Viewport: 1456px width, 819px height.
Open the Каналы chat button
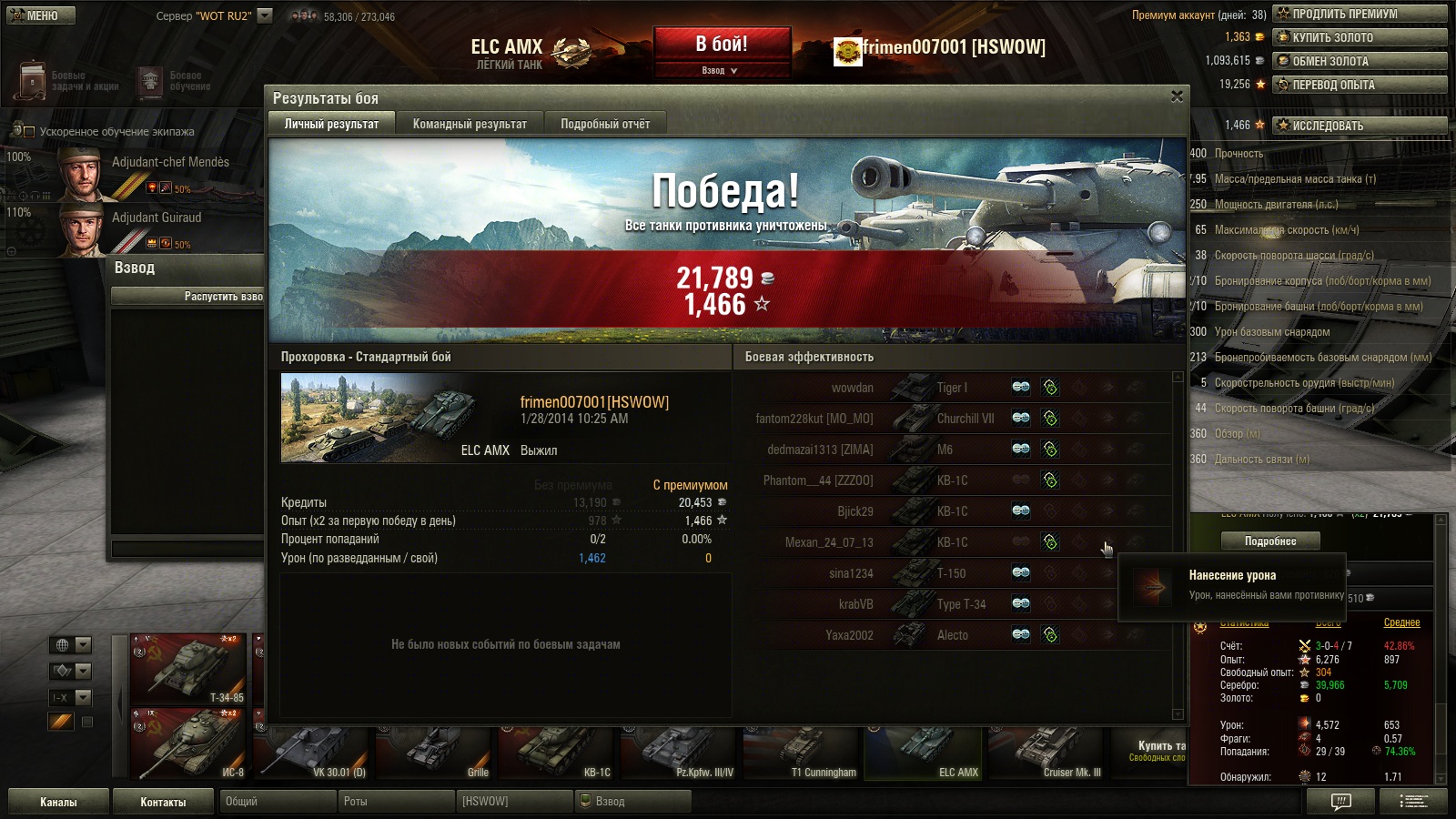pyautogui.click(x=58, y=802)
